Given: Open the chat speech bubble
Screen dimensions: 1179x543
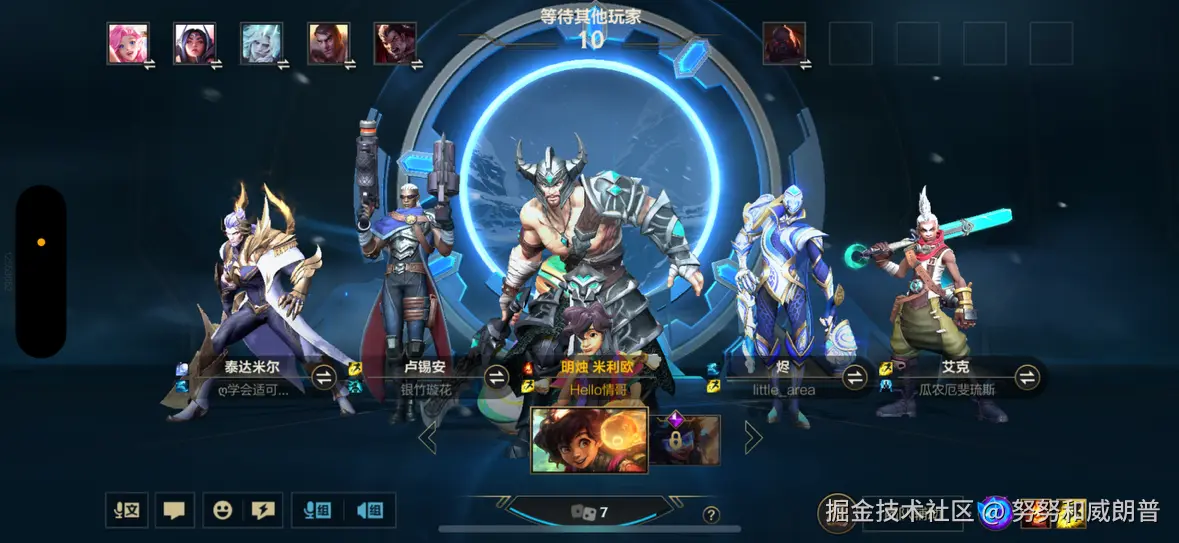Looking at the screenshot, I should (174, 510).
